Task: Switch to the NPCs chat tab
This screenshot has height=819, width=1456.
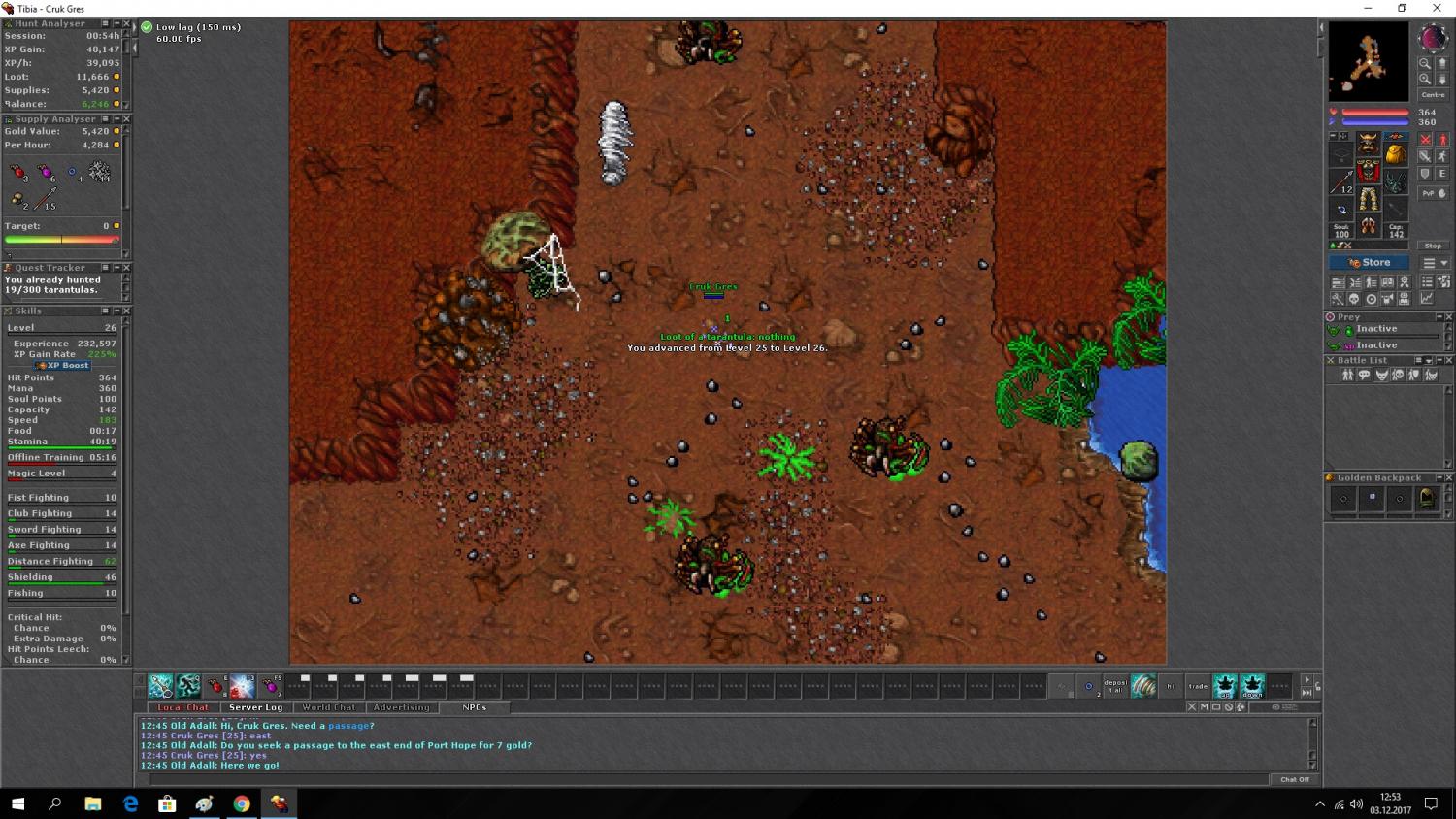Action: pyautogui.click(x=474, y=707)
